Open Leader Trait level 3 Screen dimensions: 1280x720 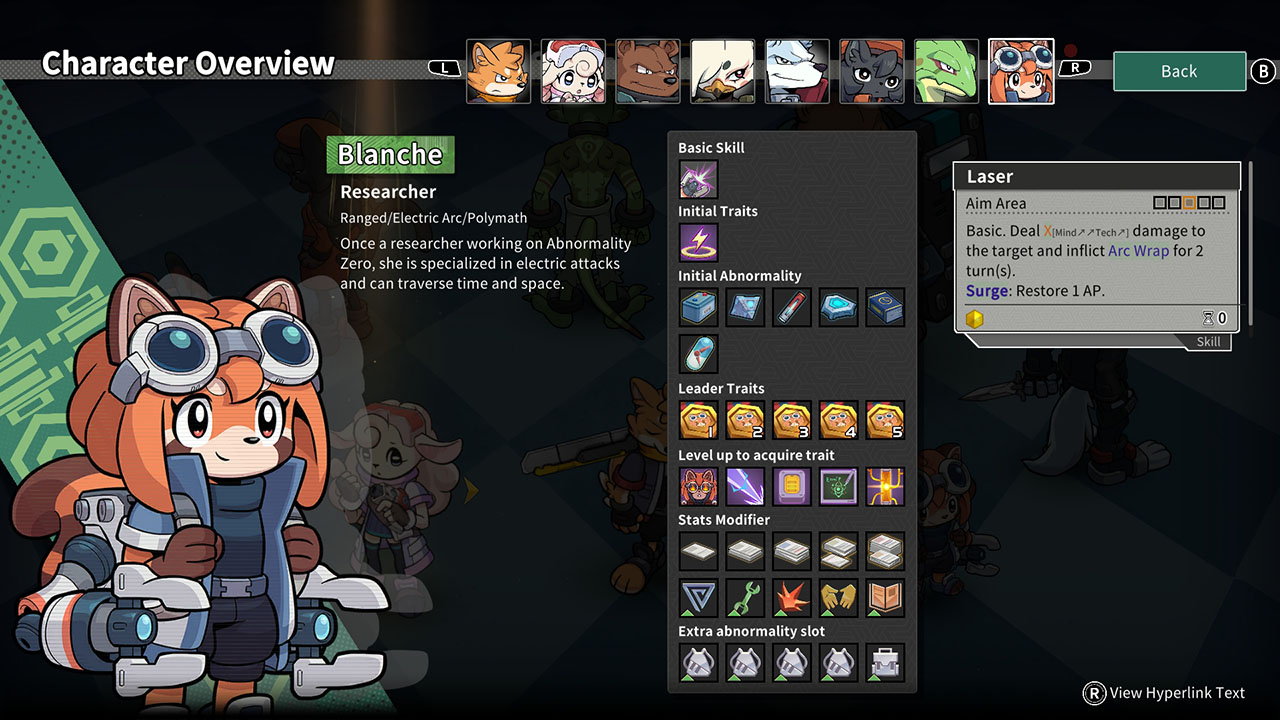(x=792, y=420)
